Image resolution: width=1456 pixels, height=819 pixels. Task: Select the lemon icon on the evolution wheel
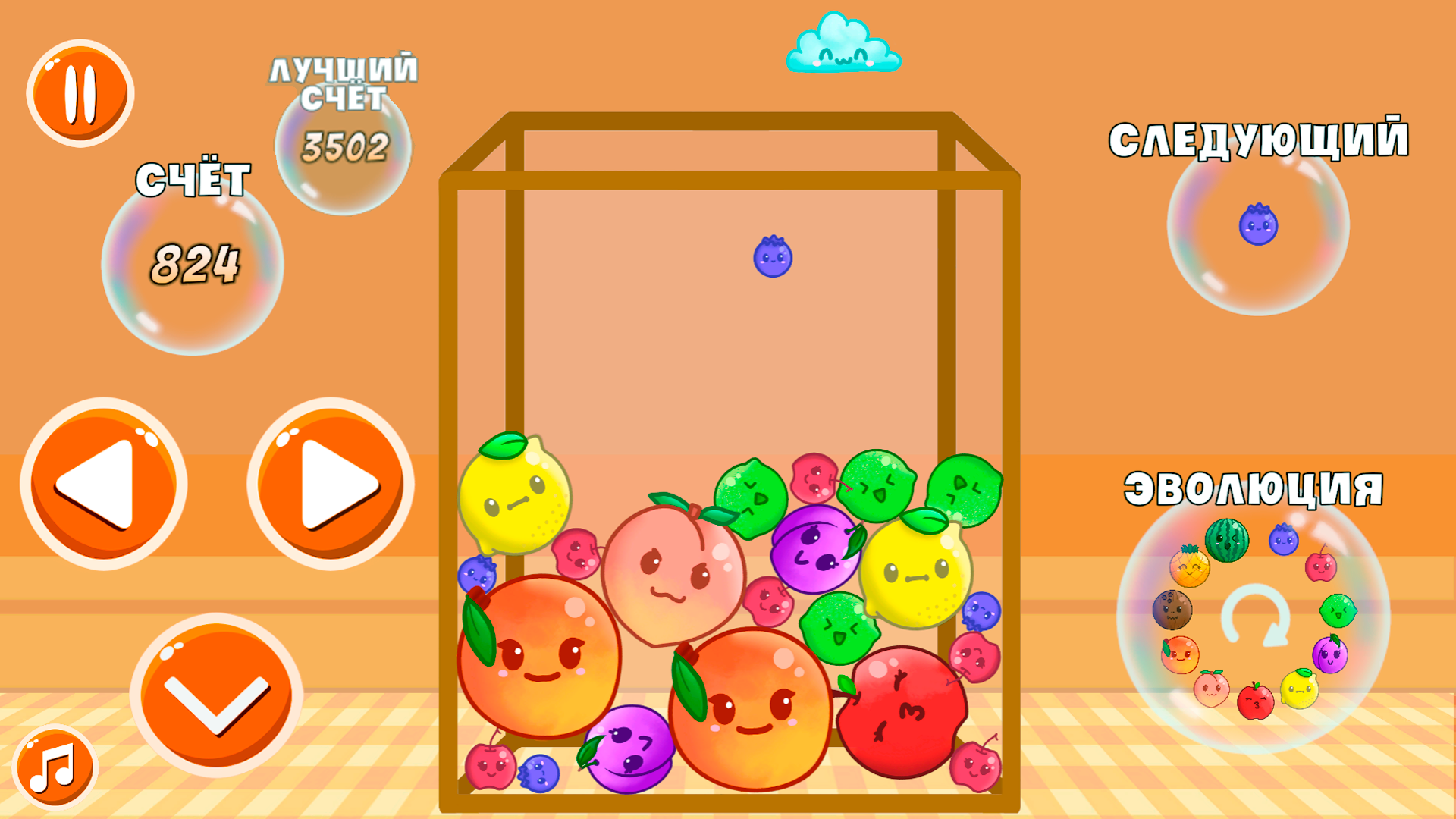tap(1301, 689)
